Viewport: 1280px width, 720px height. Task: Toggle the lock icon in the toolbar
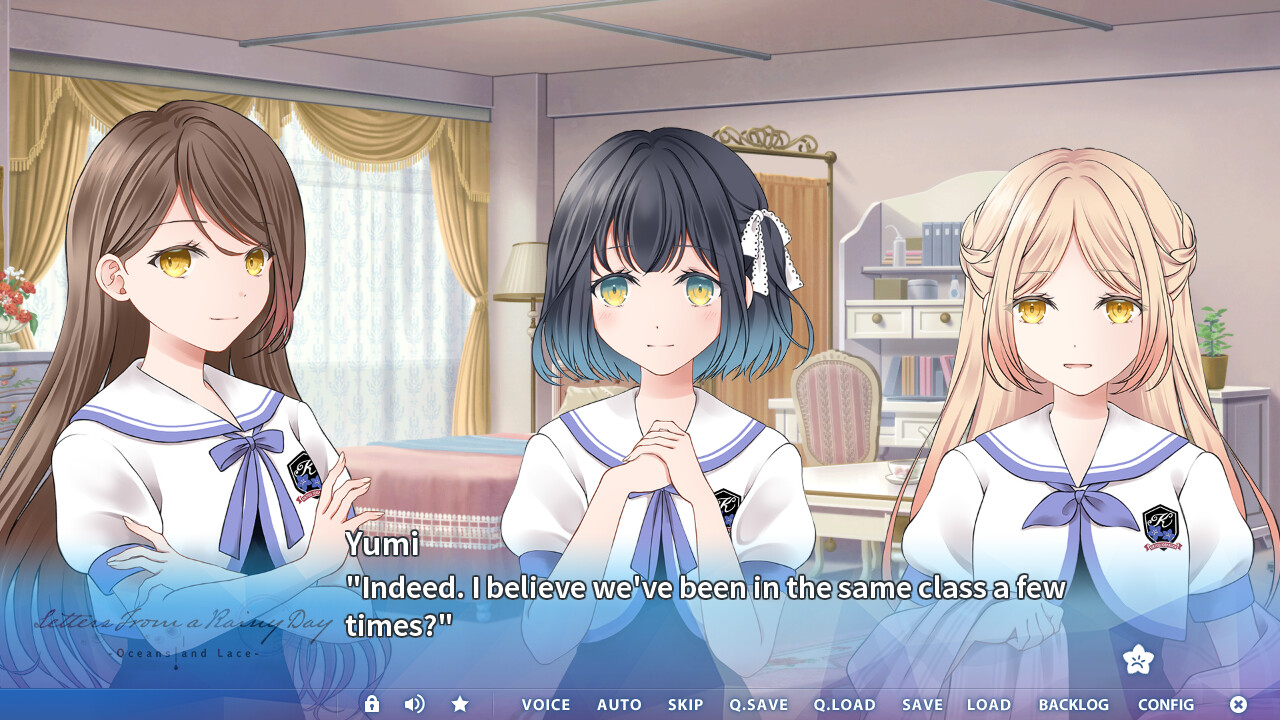pos(372,704)
